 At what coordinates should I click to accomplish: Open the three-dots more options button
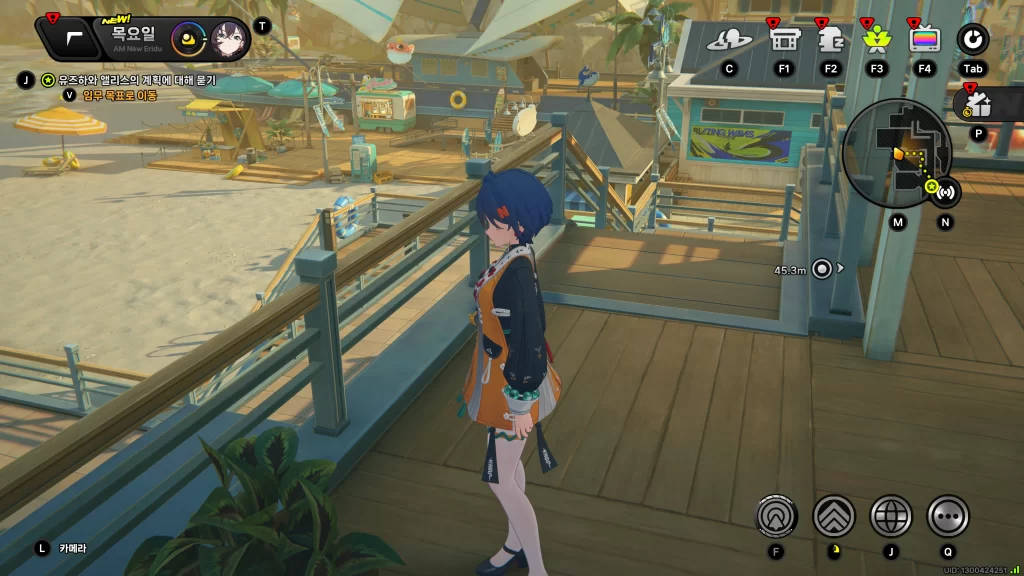pos(948,516)
